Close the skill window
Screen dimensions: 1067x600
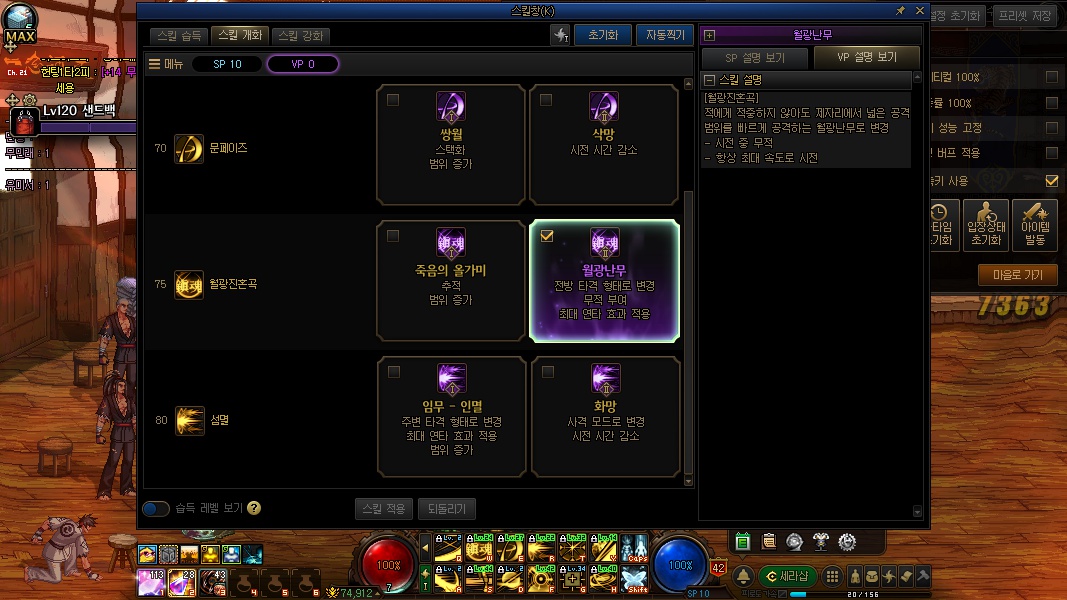tap(919, 10)
